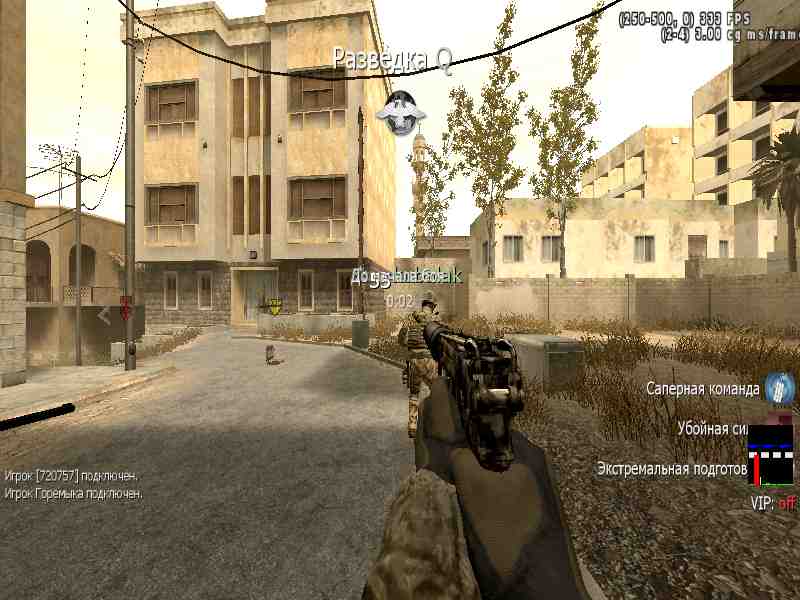Viewport: 800px width, 600px height.
Task: Click the yellow objective marker icon
Action: (275, 307)
